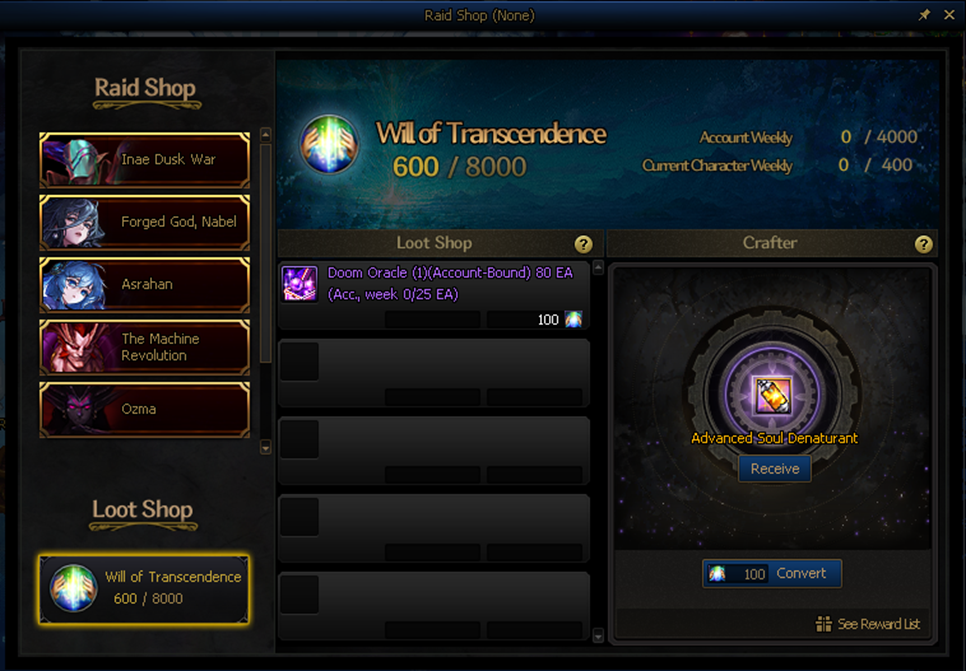This screenshot has width=966, height=671.
Task: Open See Reward List
Action: [x=868, y=624]
